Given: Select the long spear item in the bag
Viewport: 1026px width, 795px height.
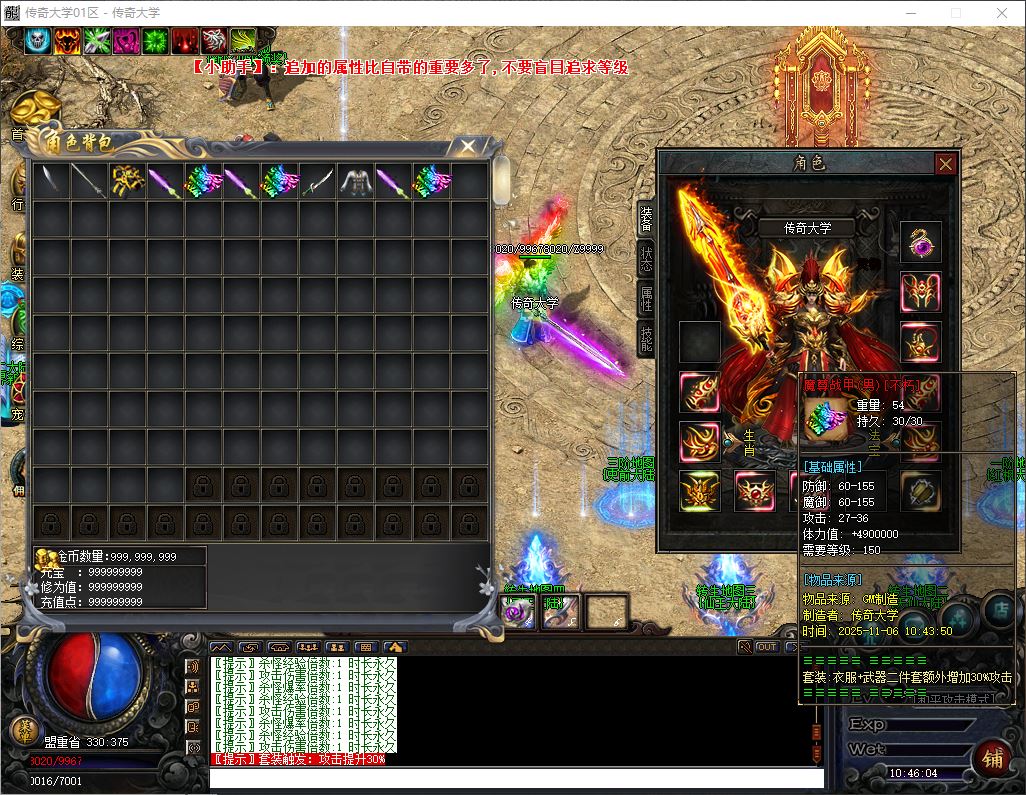Looking at the screenshot, I should pos(89,181).
